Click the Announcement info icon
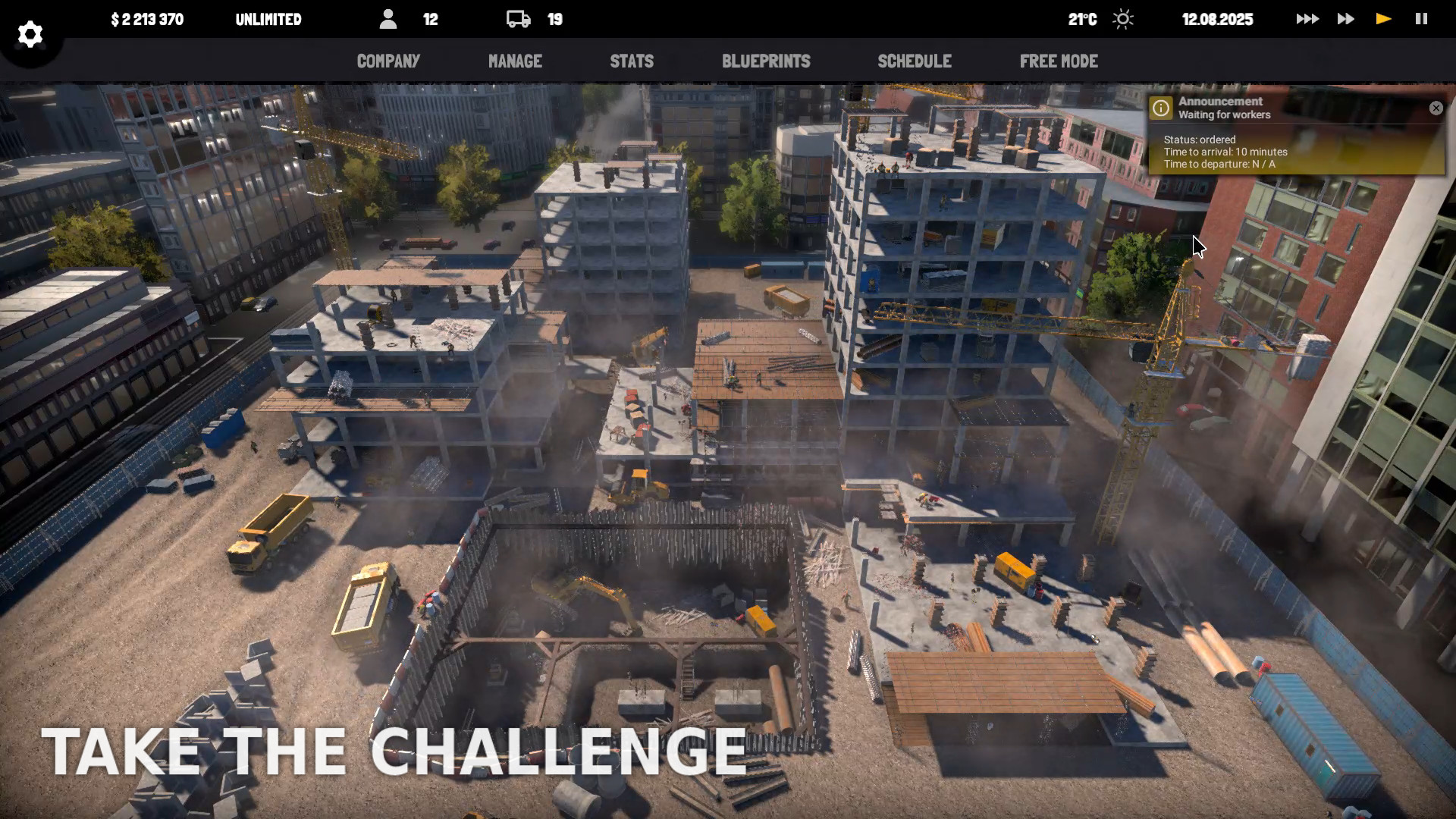 [1160, 108]
